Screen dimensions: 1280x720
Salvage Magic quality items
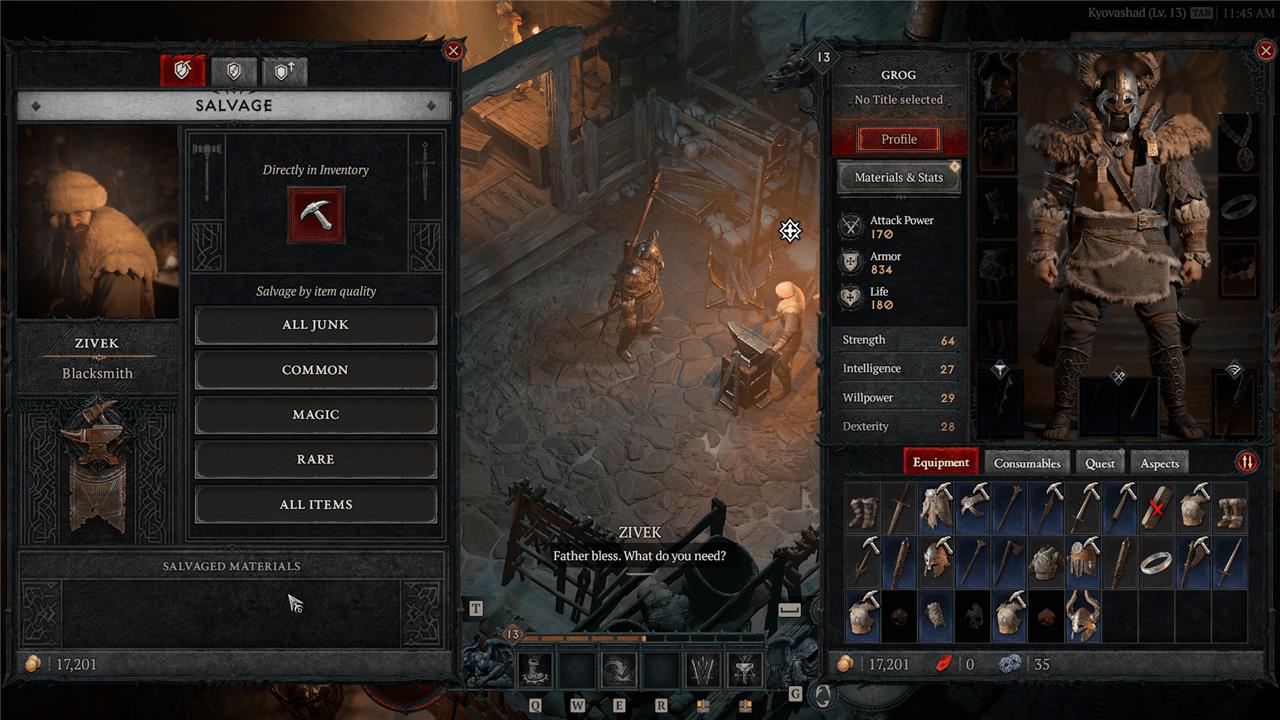click(x=315, y=414)
